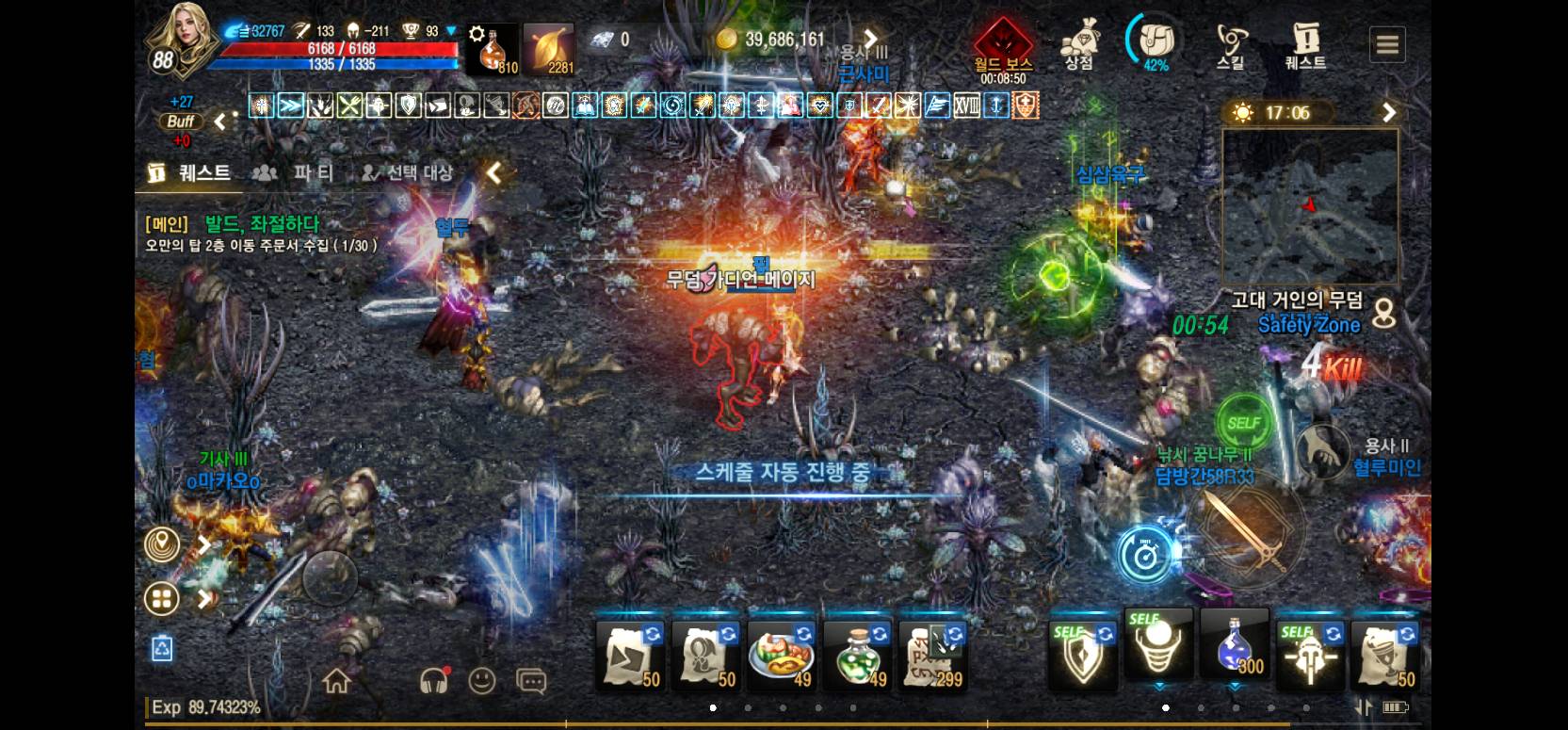Click the quest '발드, 좌절하다' link
Viewport: 1568px width, 730px height.
coord(261,225)
